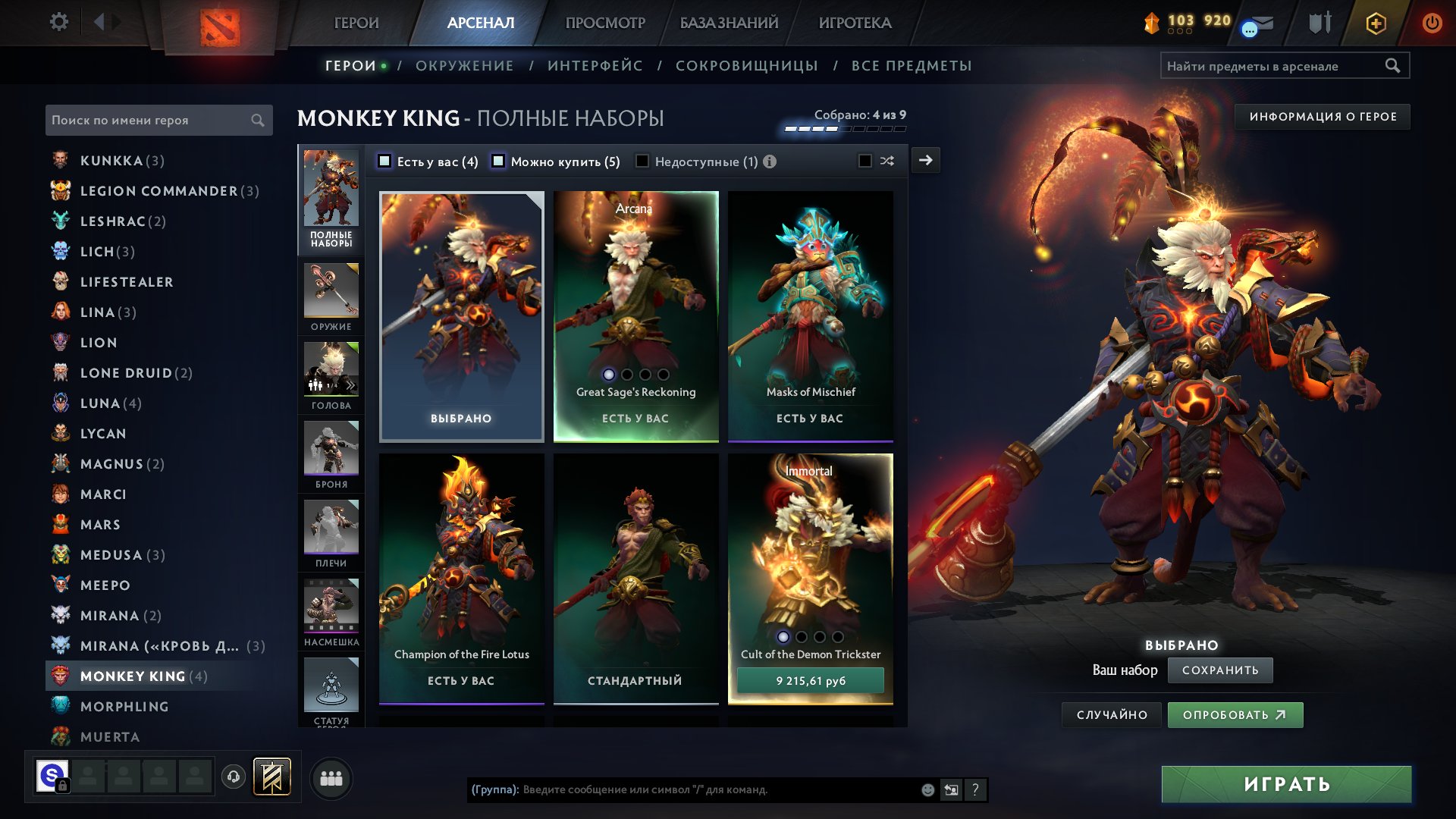
Task: Open the settings gear in the top left
Action: click(x=58, y=22)
